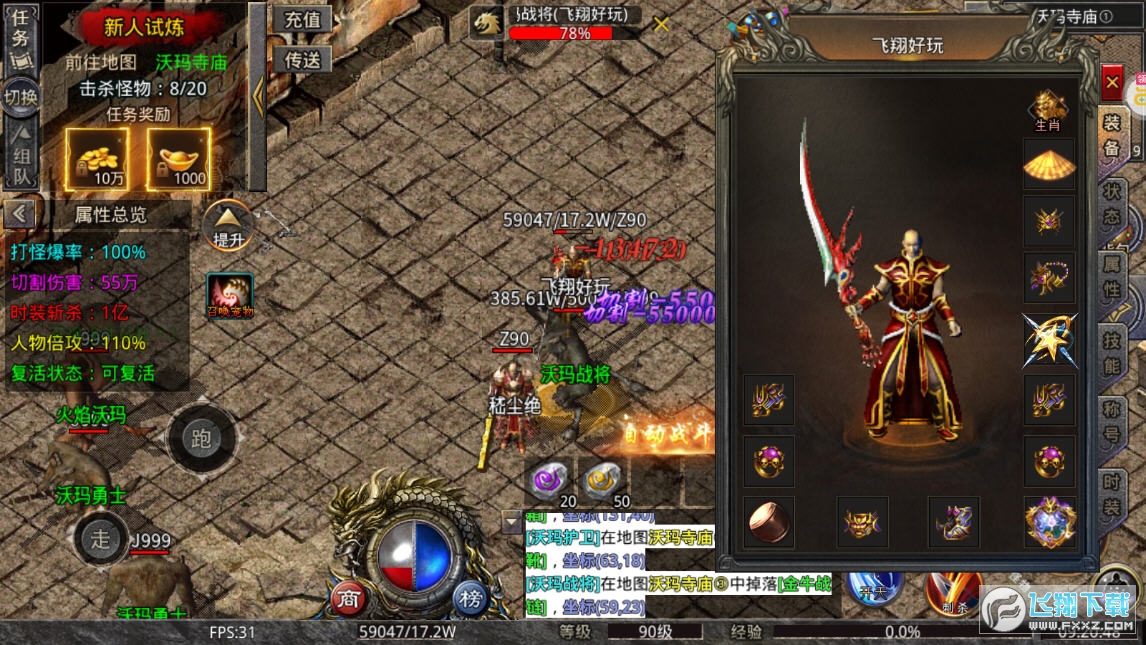
Task: Select the 切换 switch button
Action: [x=21, y=97]
